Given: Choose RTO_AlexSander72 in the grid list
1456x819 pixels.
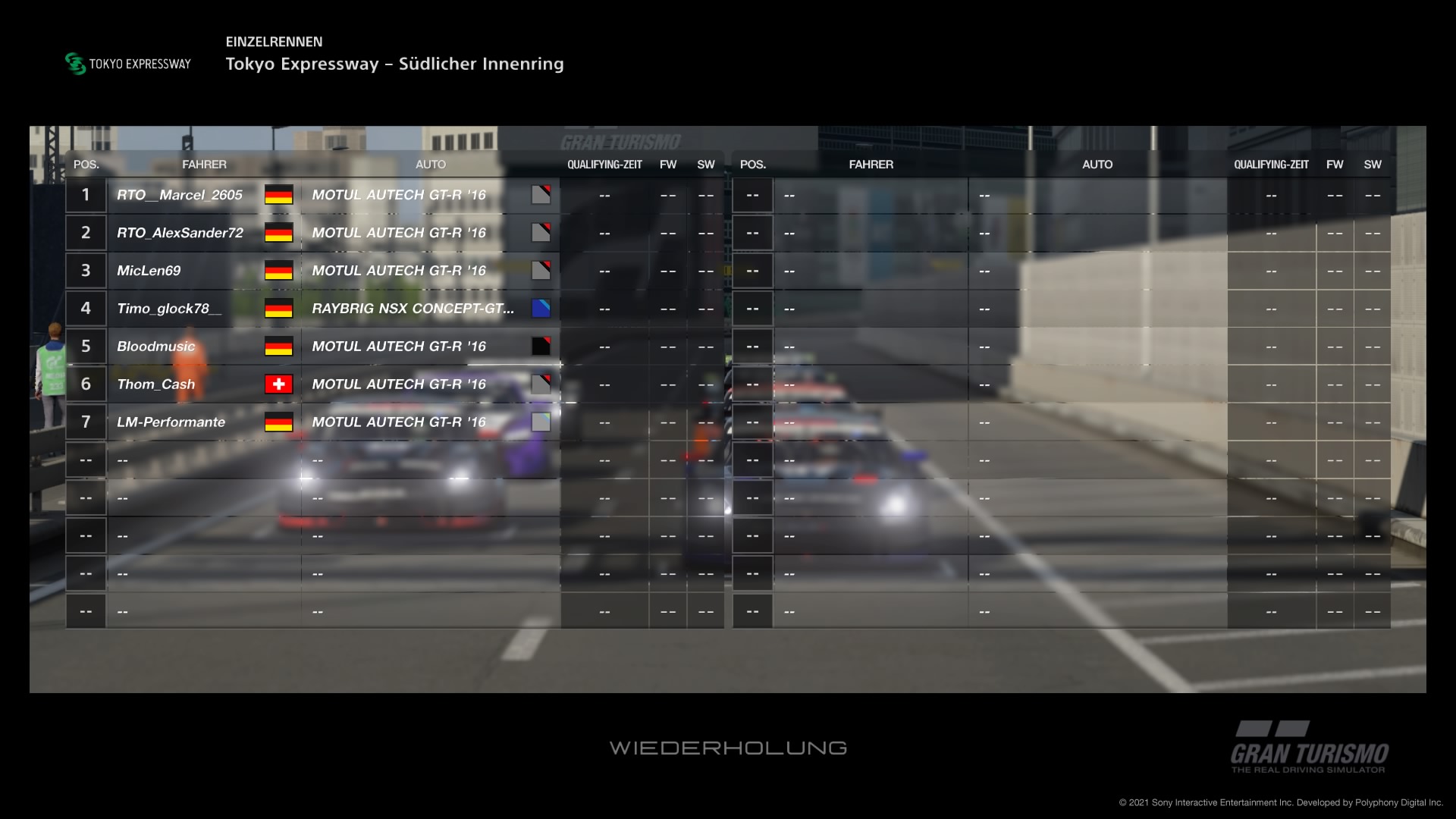Looking at the screenshot, I should pyautogui.click(x=180, y=233).
